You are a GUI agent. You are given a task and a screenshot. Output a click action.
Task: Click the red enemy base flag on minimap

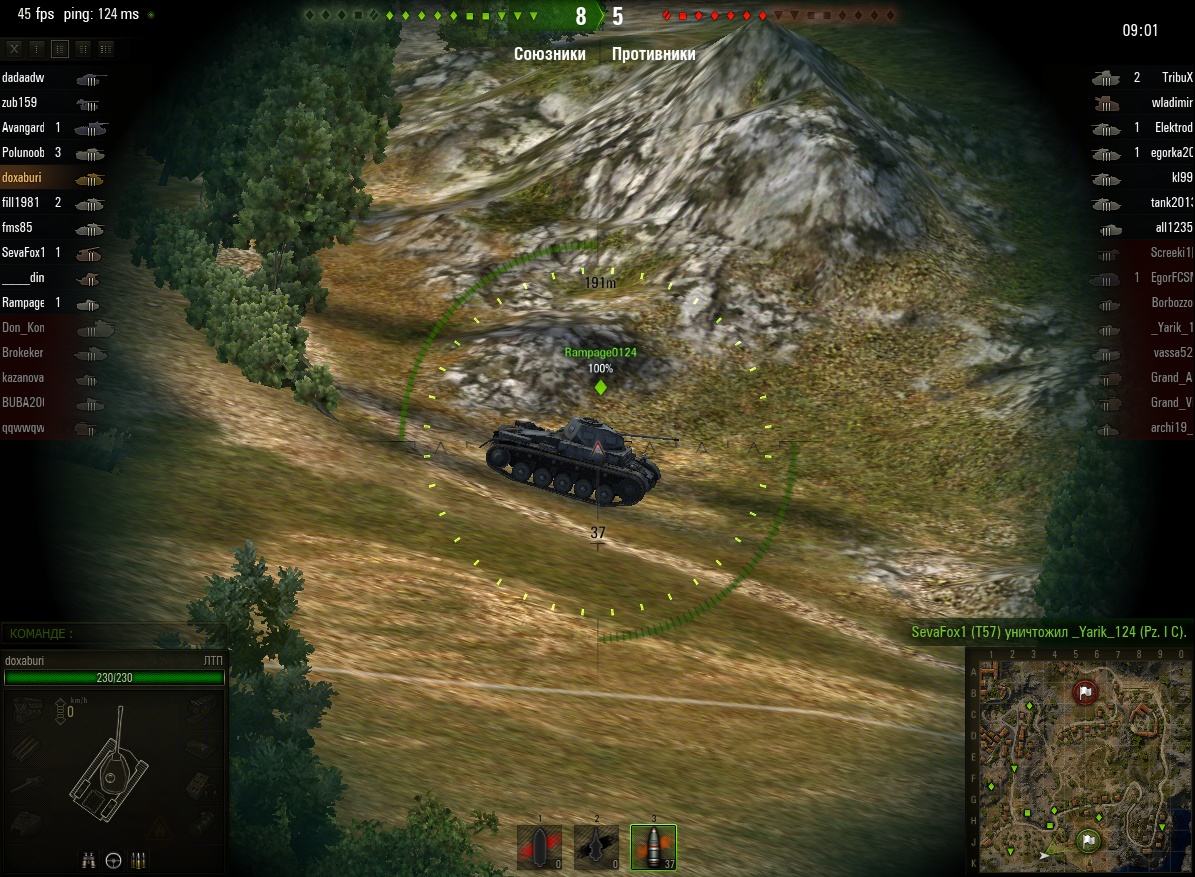point(1085,692)
